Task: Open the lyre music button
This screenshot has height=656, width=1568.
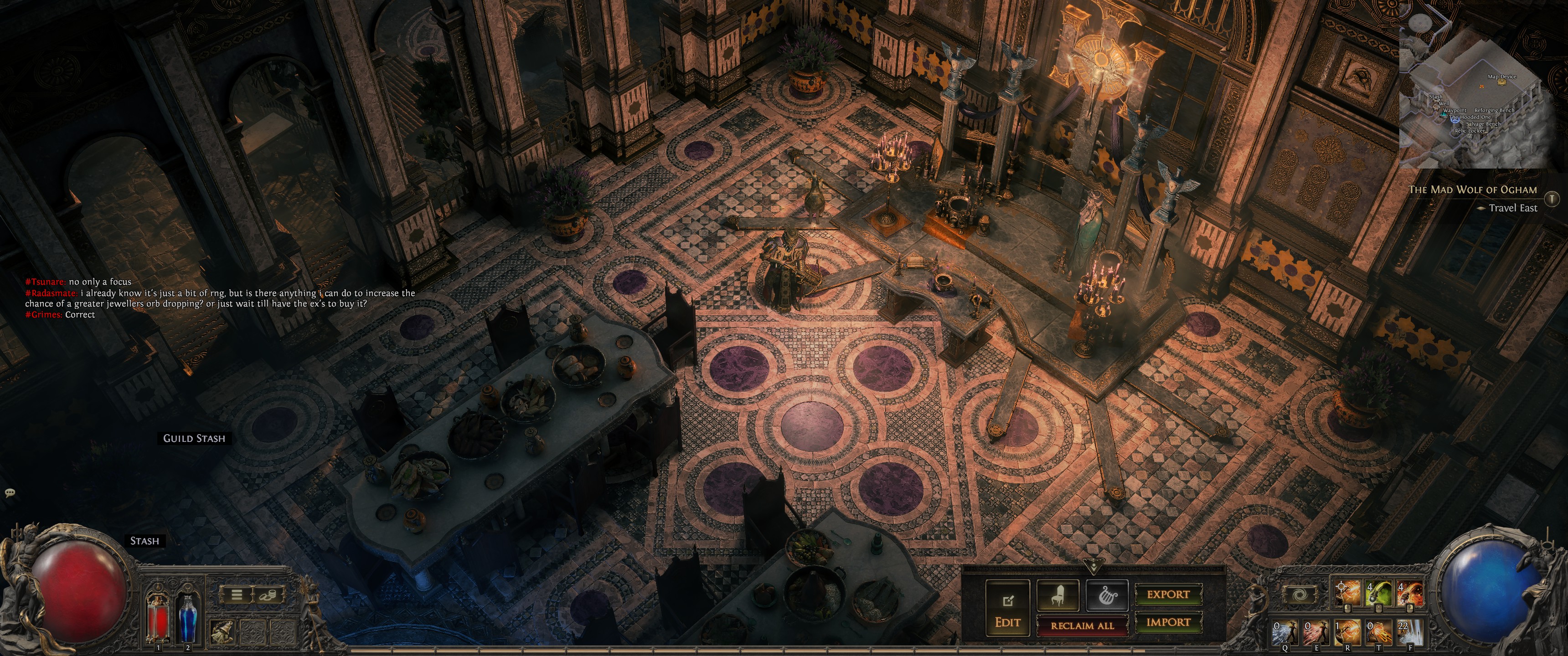Action: pos(1107,595)
